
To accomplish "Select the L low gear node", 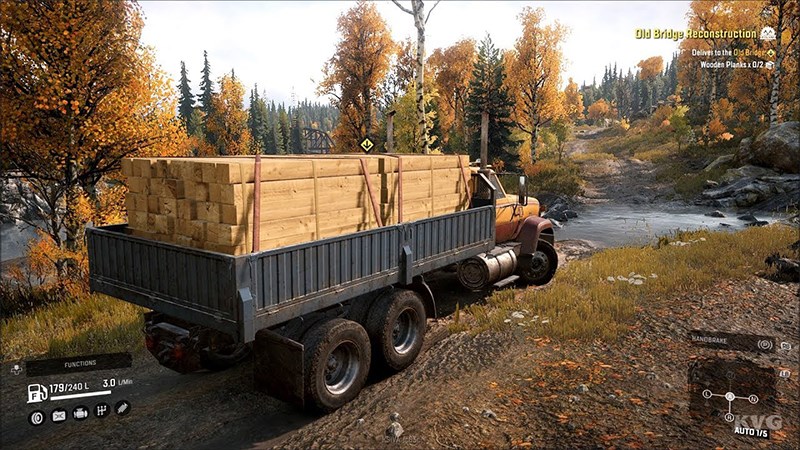I will [706, 394].
